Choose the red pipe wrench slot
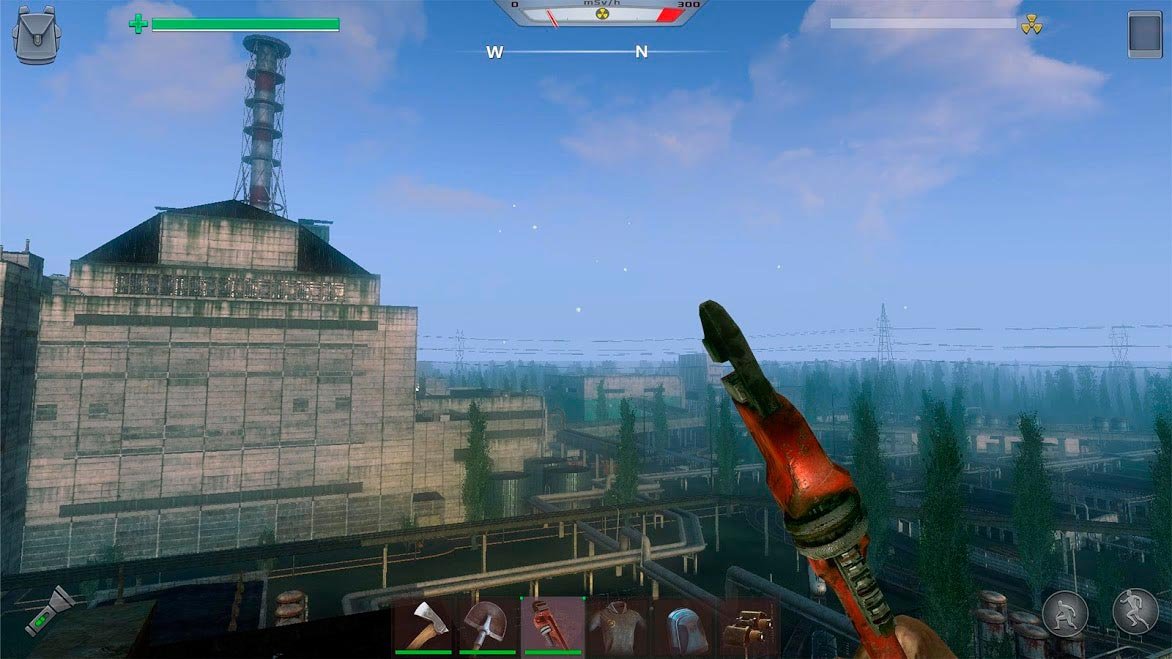Screen dimensions: 1172x659 [x=552, y=626]
